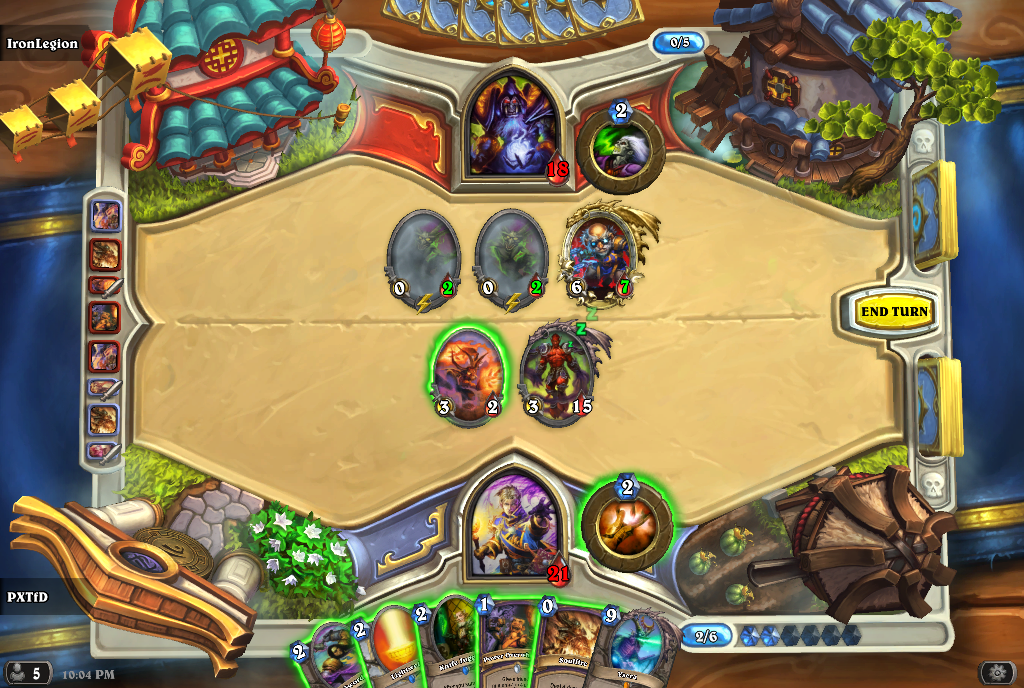View the topmost entry in the play history
This screenshot has width=1024, height=688.
pos(106,216)
